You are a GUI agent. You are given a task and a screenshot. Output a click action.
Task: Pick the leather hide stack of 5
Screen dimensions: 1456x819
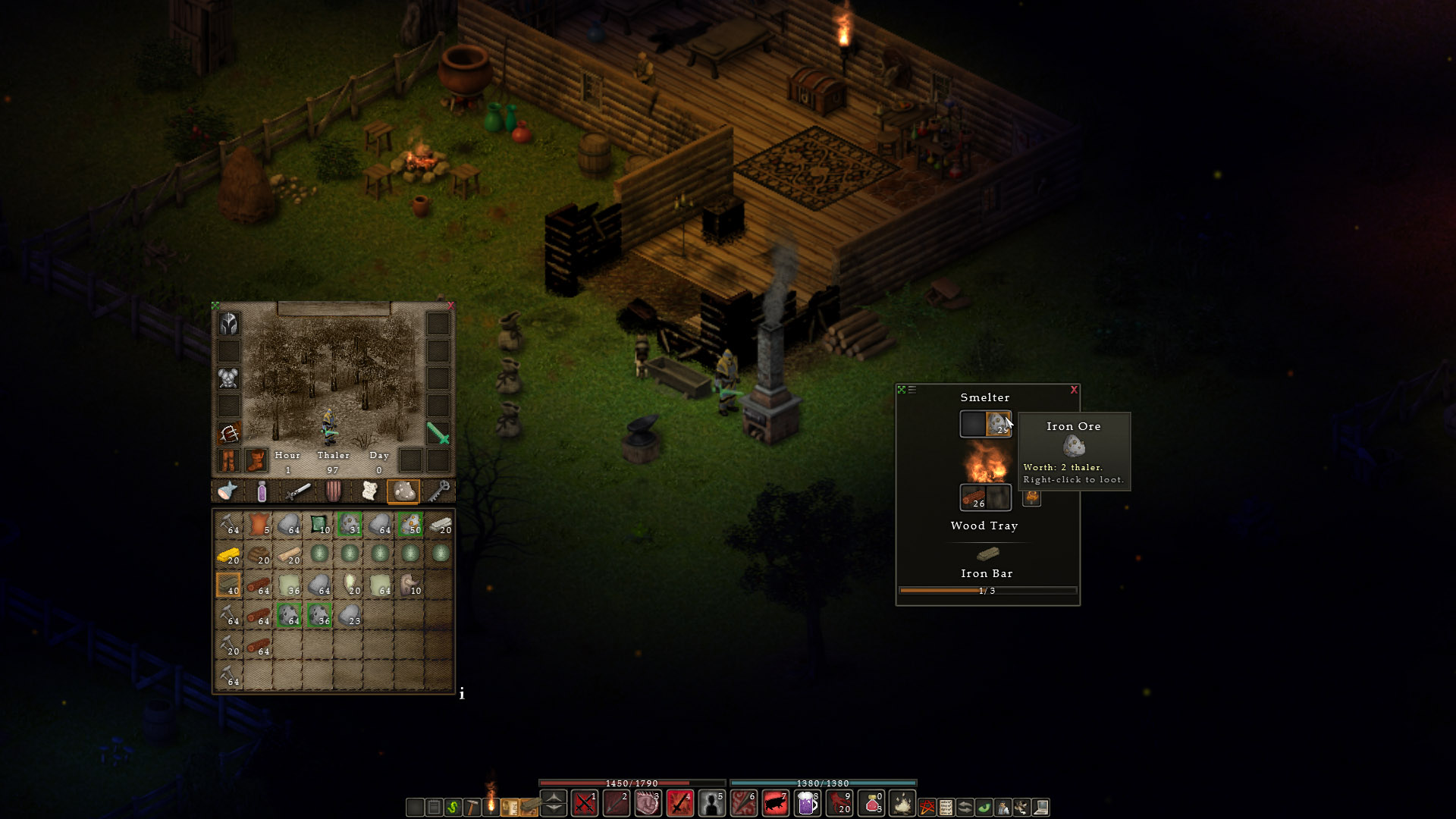pos(259,524)
